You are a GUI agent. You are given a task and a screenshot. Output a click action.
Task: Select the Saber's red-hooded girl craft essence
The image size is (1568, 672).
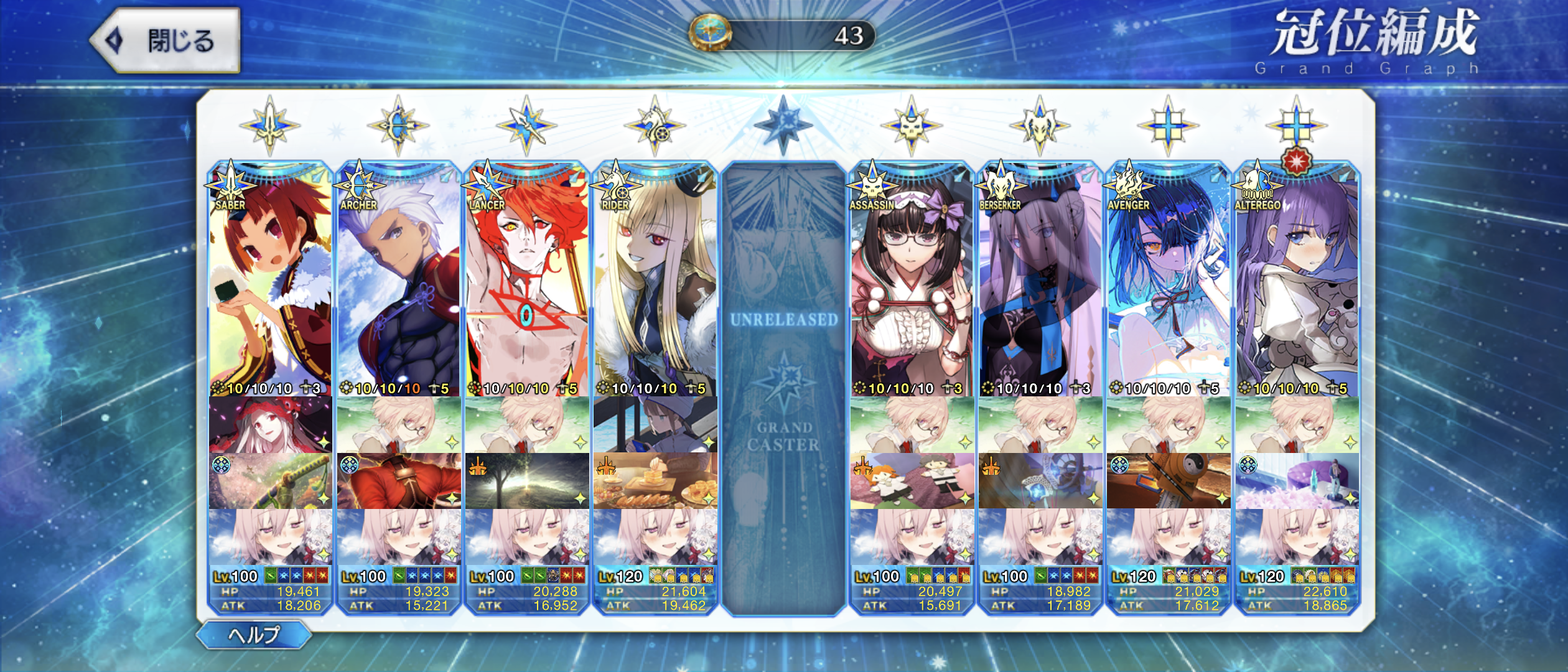pyautogui.click(x=270, y=425)
